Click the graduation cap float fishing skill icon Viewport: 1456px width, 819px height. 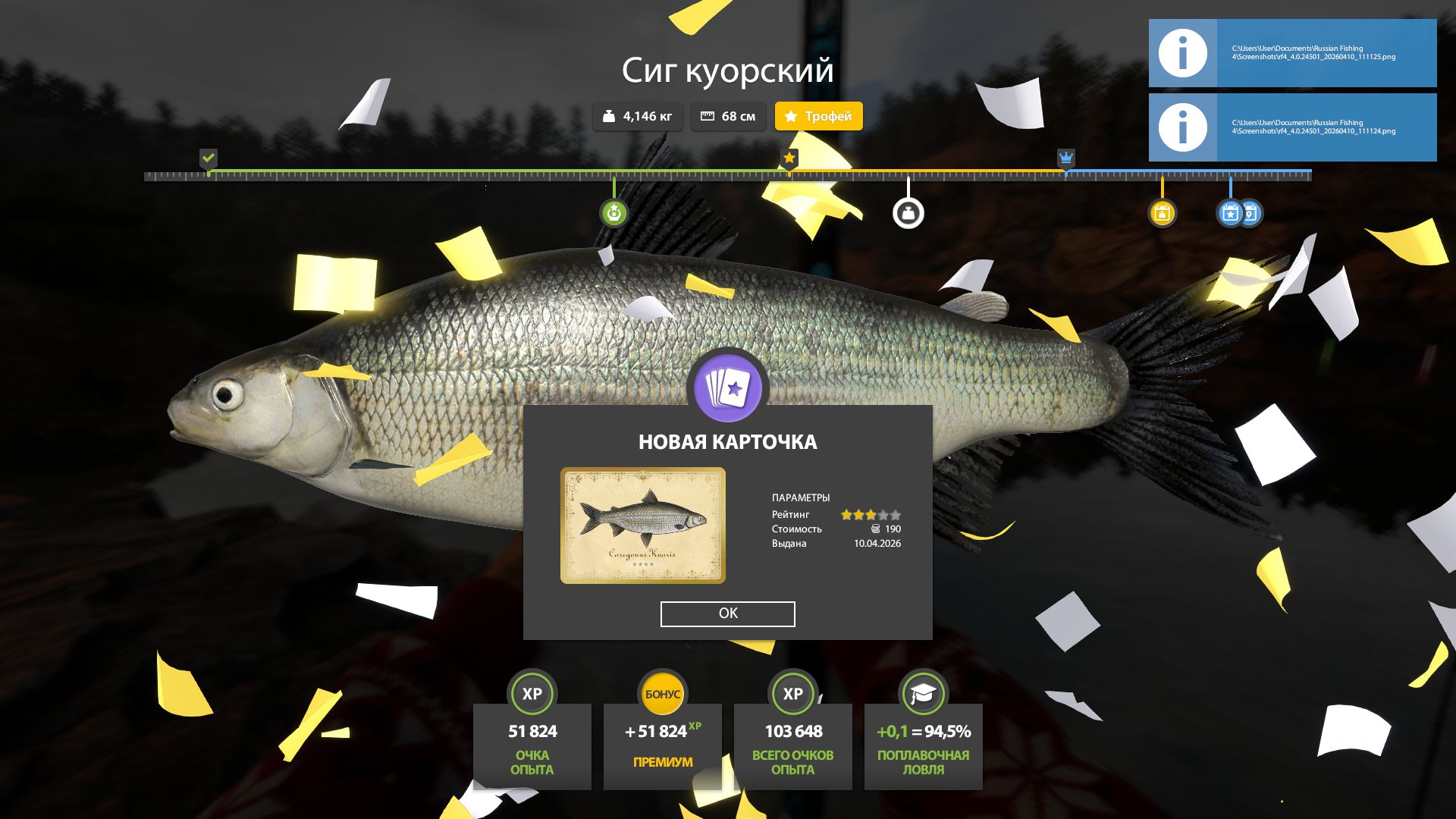[923, 694]
